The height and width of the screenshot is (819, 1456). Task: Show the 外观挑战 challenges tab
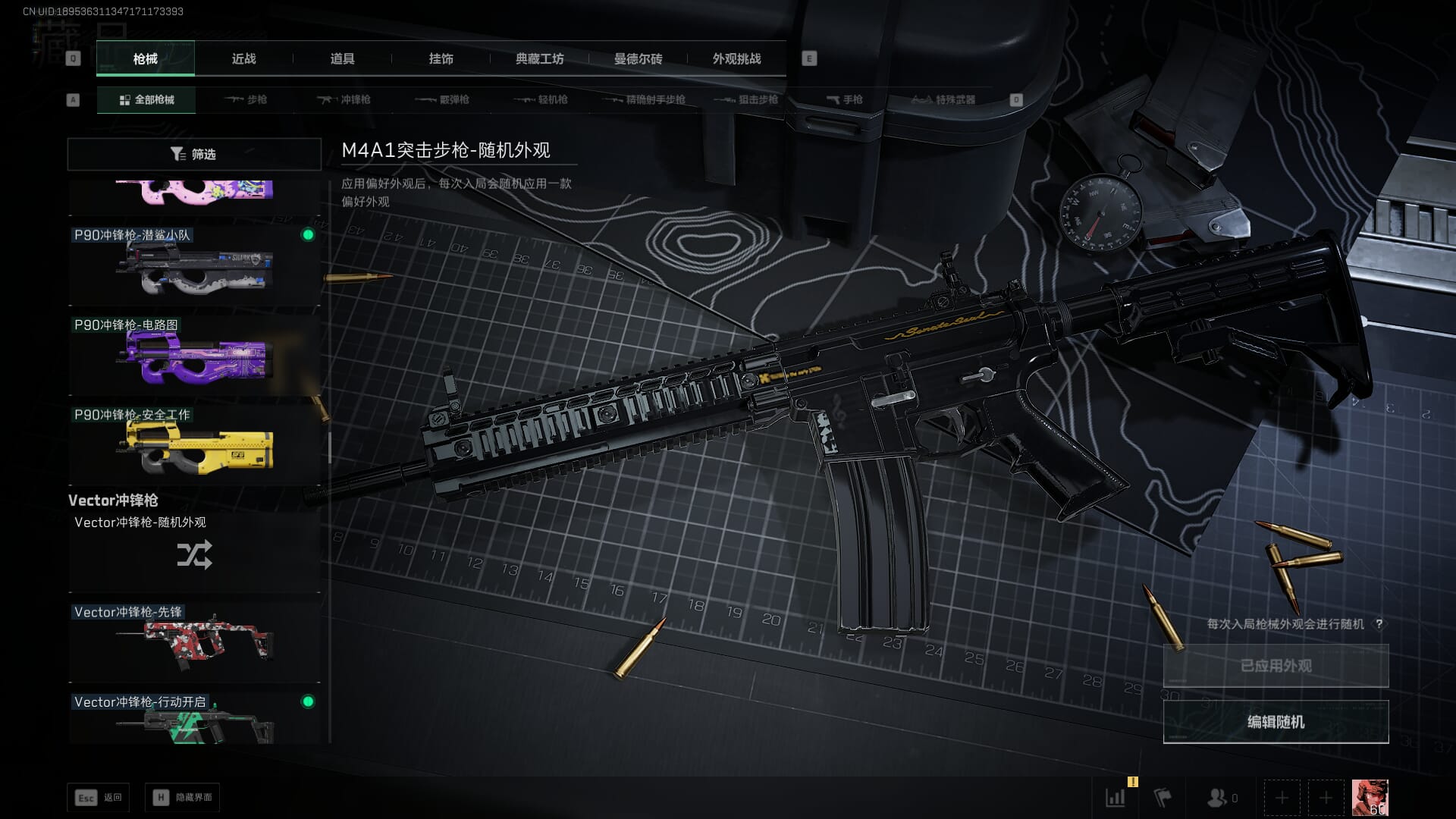(736, 58)
